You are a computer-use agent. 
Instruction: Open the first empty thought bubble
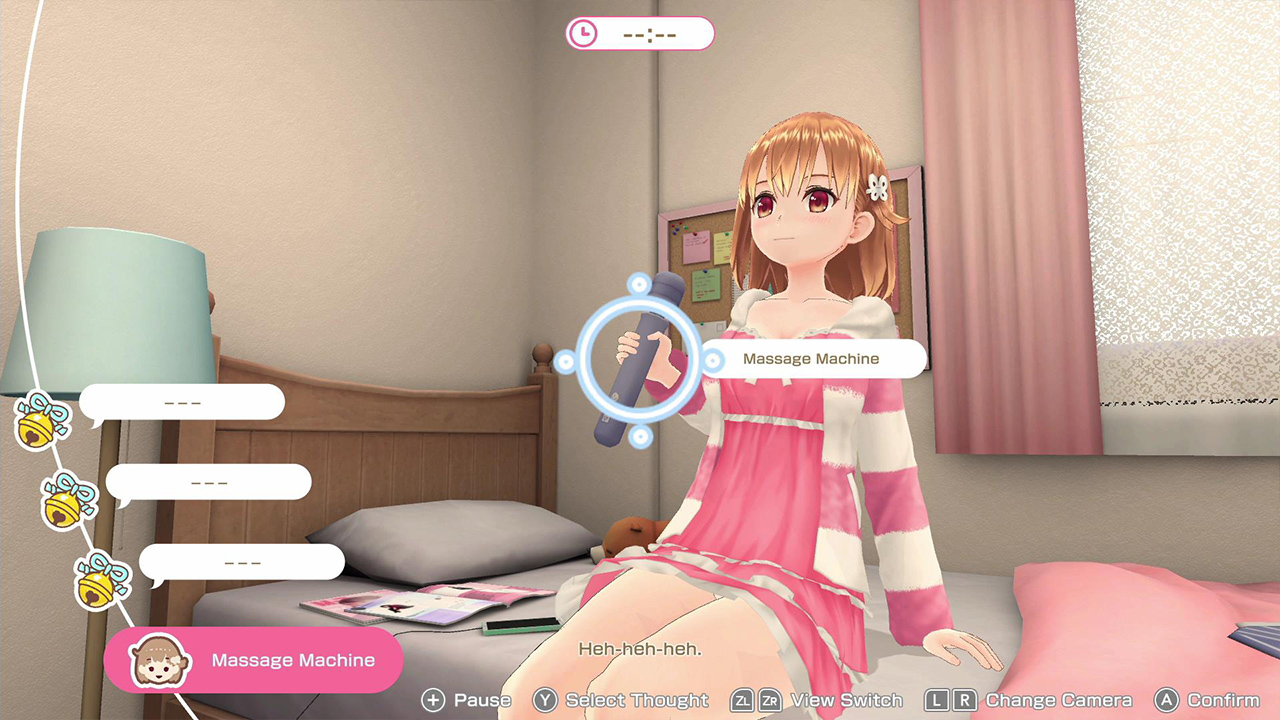pos(185,401)
